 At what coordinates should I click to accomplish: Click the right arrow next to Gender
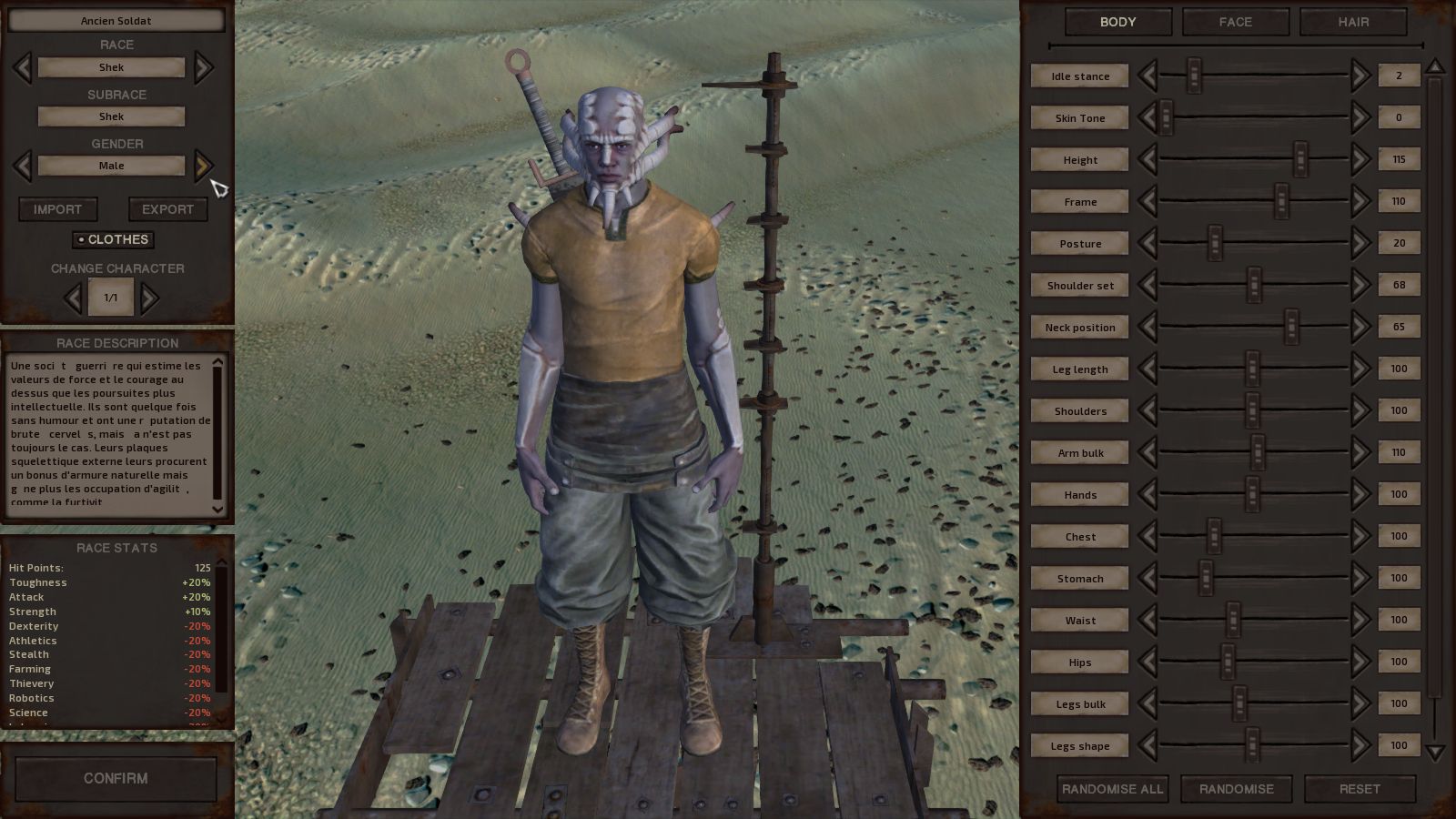point(203,166)
